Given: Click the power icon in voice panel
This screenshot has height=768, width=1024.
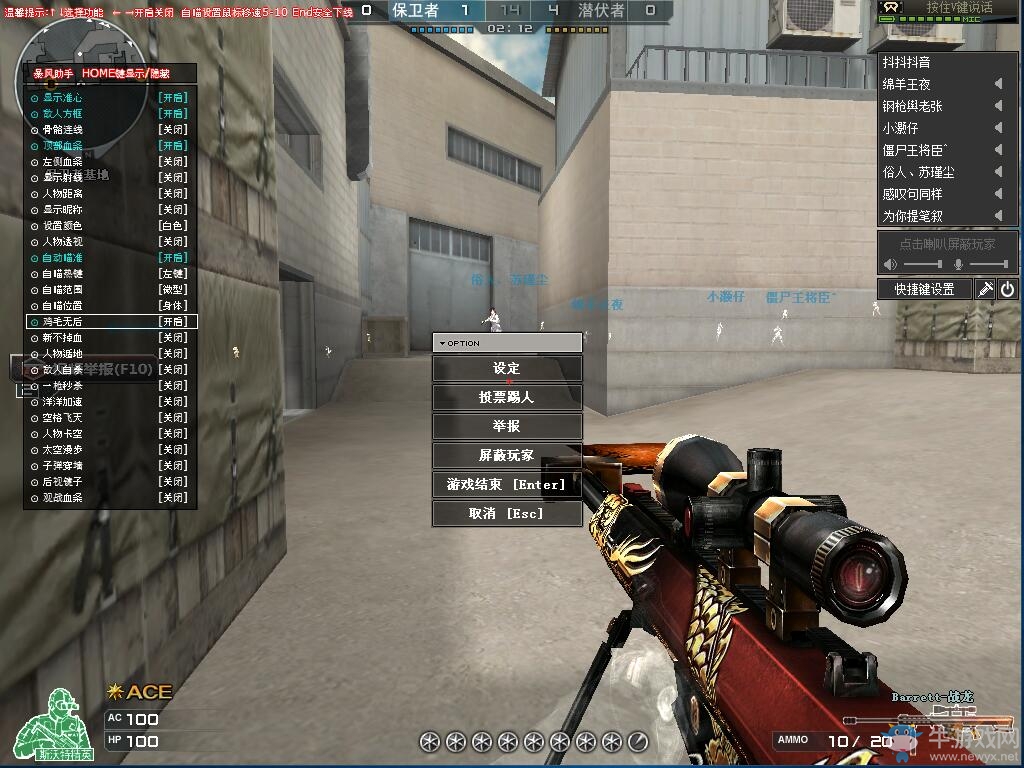Looking at the screenshot, I should [x=1007, y=289].
